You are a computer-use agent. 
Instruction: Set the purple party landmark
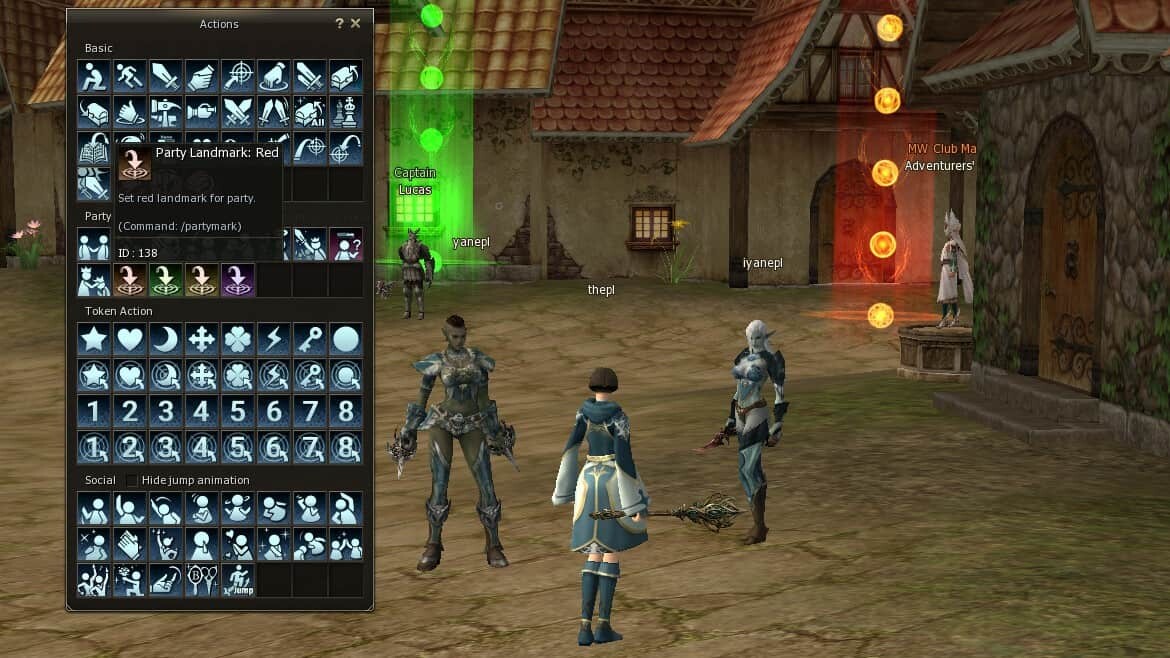point(238,280)
